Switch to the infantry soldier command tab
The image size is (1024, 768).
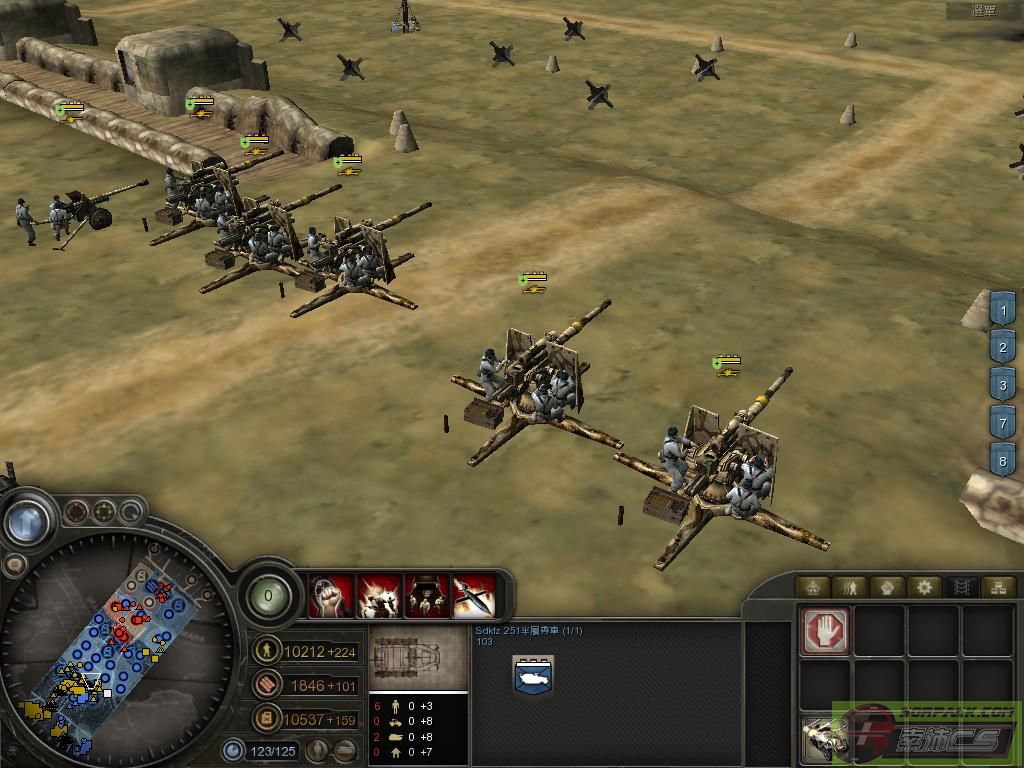(852, 587)
